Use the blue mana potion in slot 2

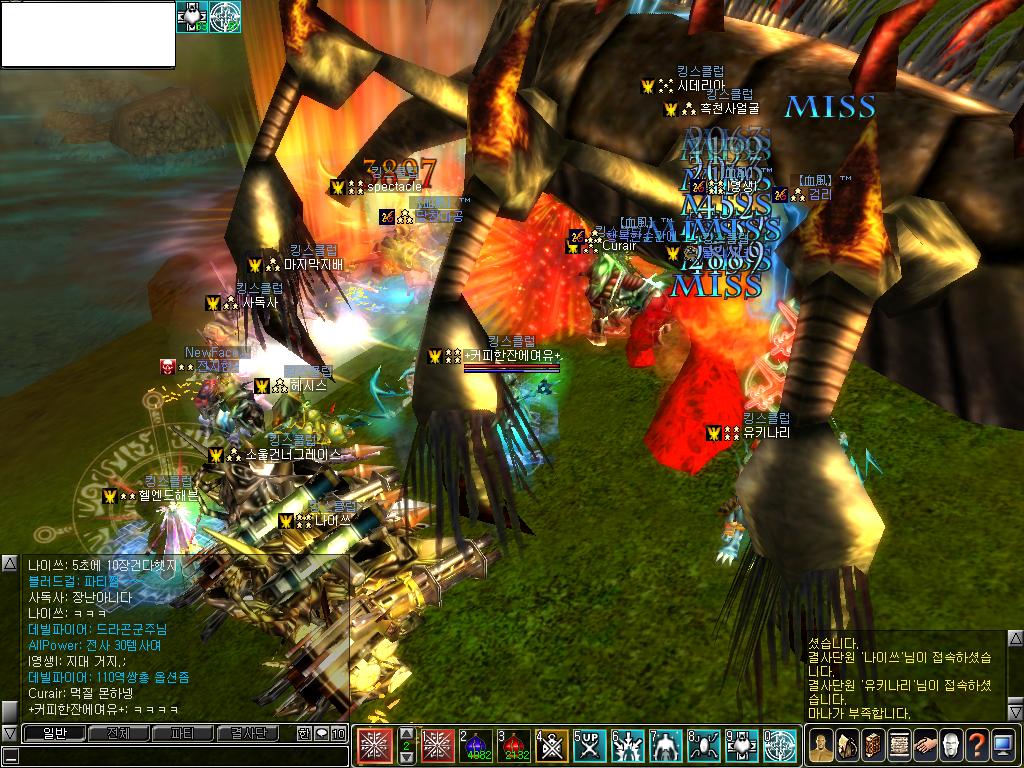point(477,745)
